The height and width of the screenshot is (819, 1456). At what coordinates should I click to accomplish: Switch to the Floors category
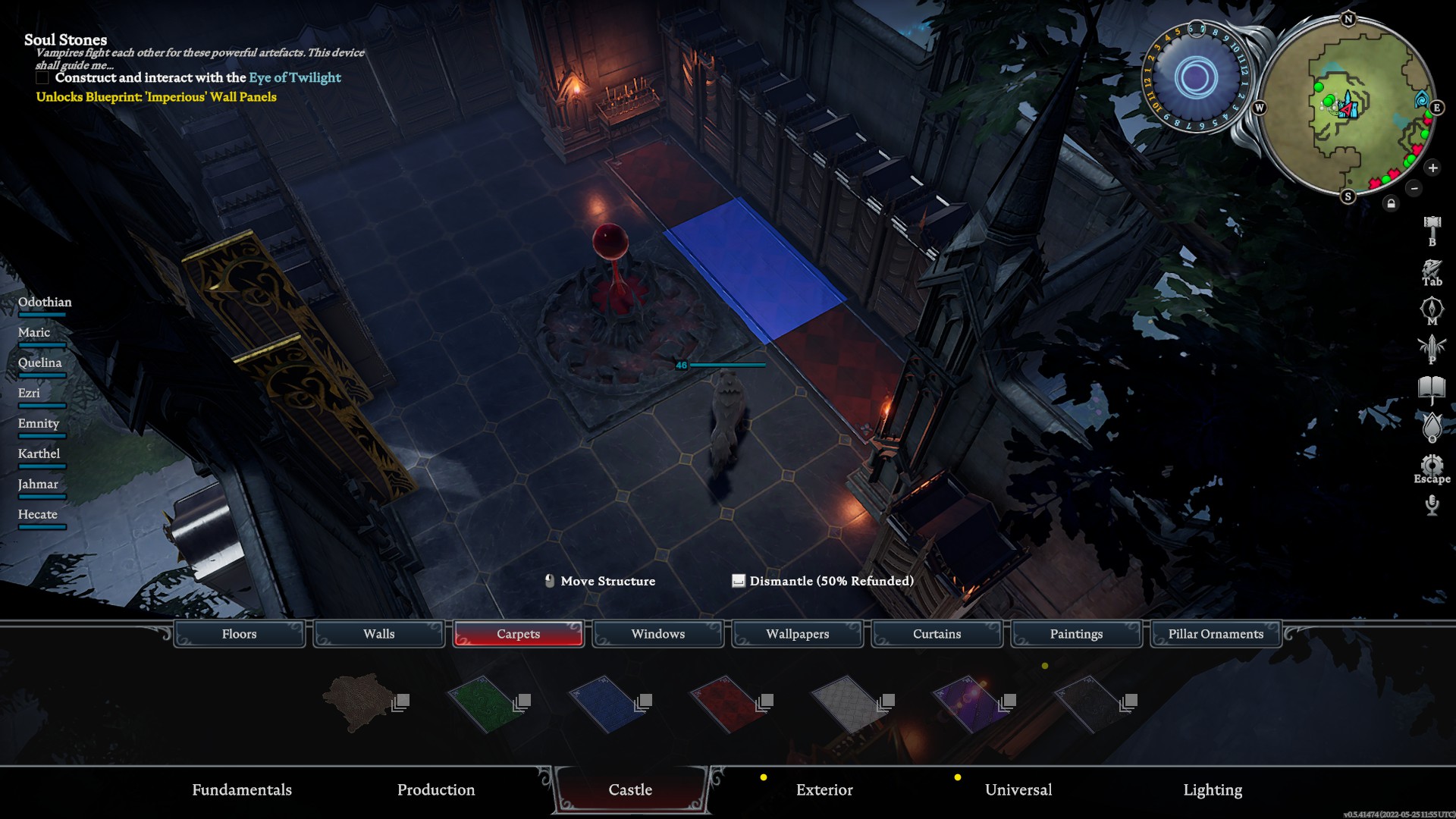pos(239,634)
